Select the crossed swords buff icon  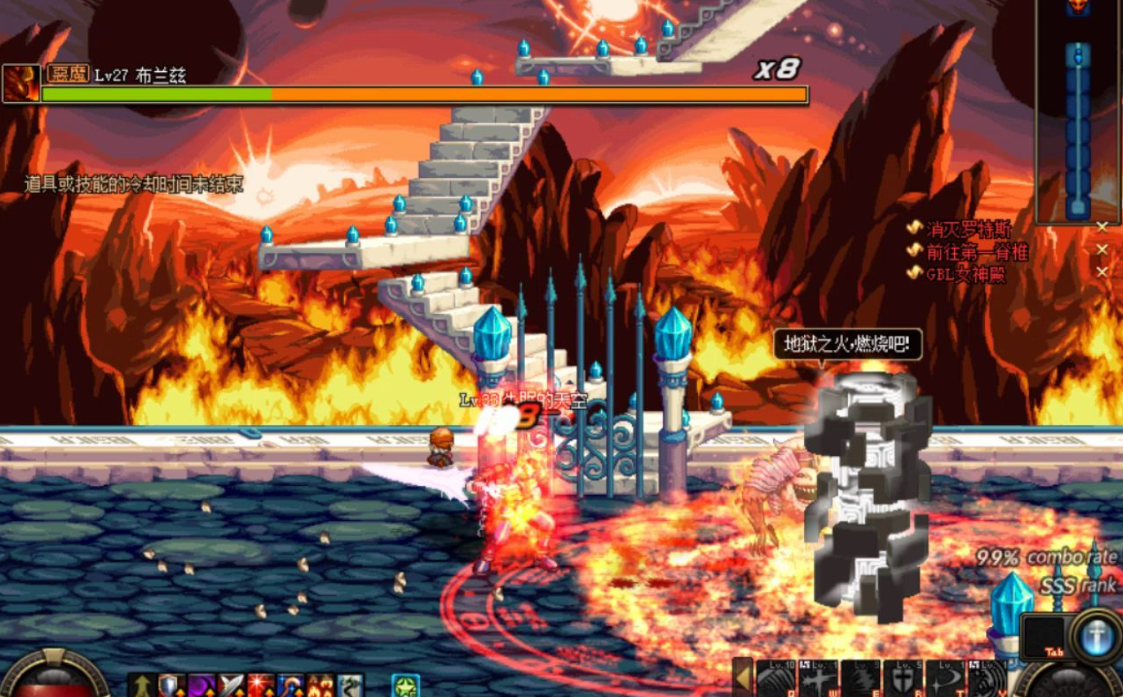[232, 686]
